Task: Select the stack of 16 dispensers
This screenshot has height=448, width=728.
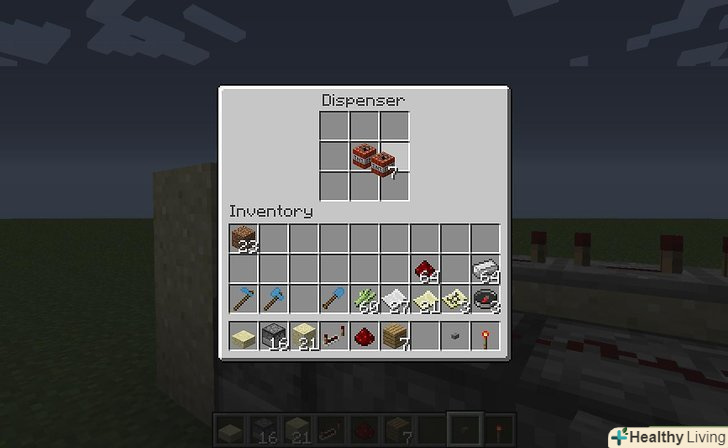Action: pyautogui.click(x=273, y=335)
